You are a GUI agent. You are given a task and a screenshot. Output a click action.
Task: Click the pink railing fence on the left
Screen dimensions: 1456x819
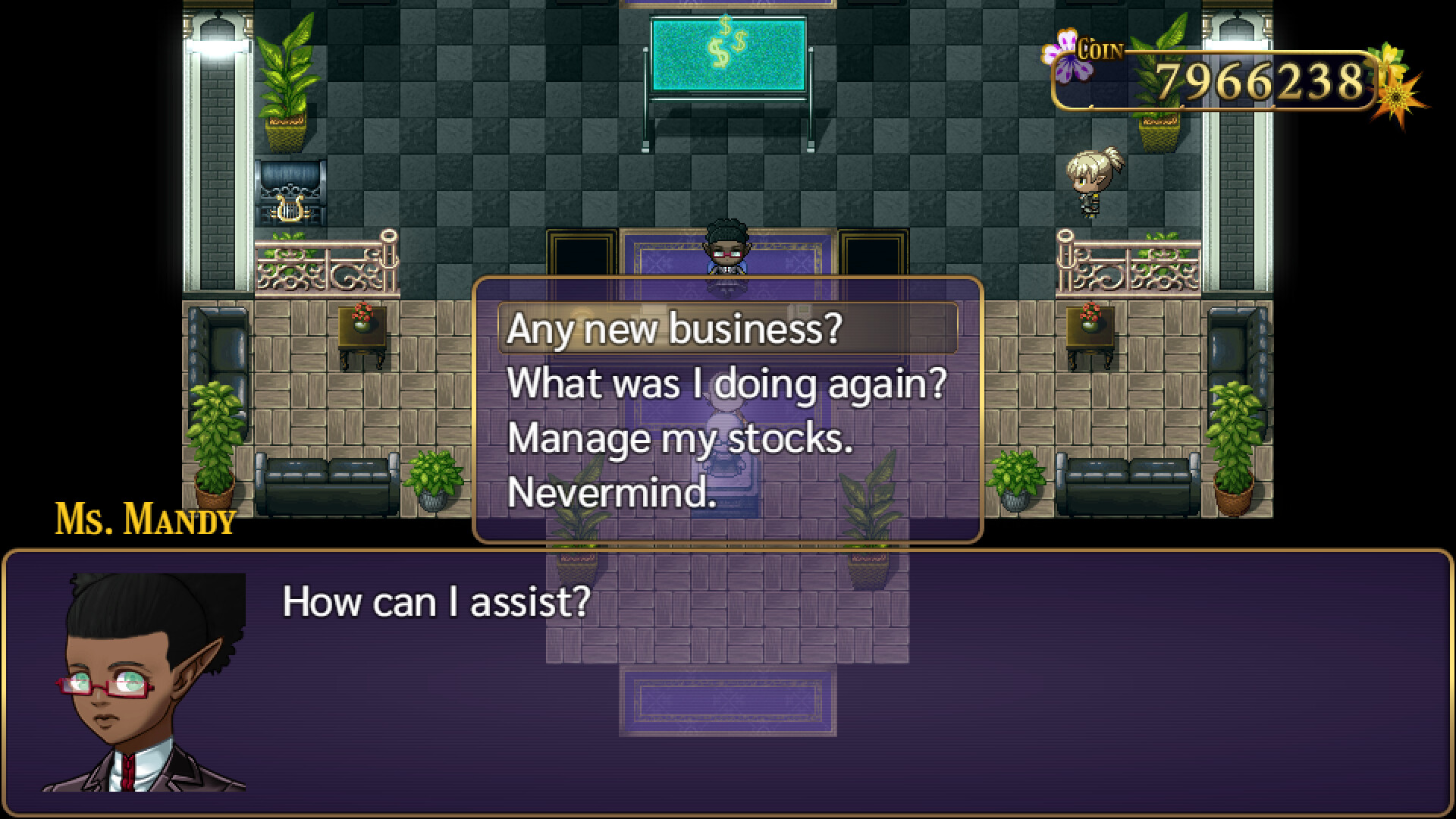point(326,269)
